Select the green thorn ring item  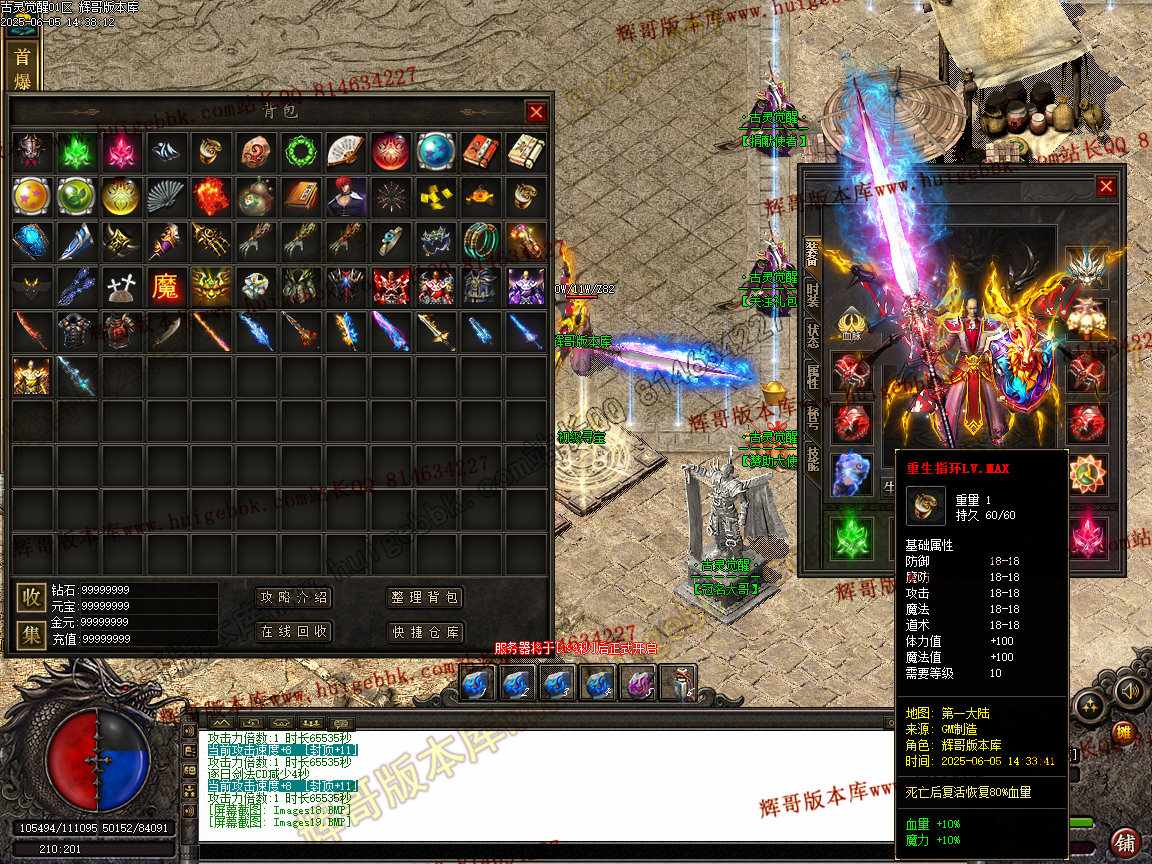pos(298,152)
